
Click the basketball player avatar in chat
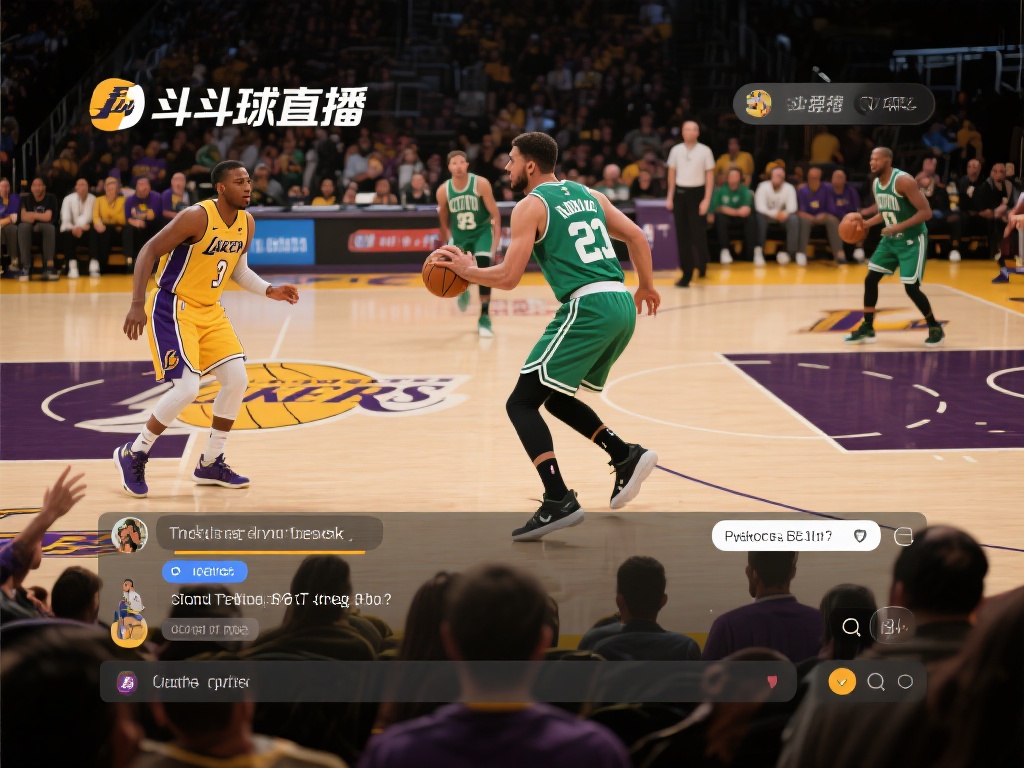129,611
